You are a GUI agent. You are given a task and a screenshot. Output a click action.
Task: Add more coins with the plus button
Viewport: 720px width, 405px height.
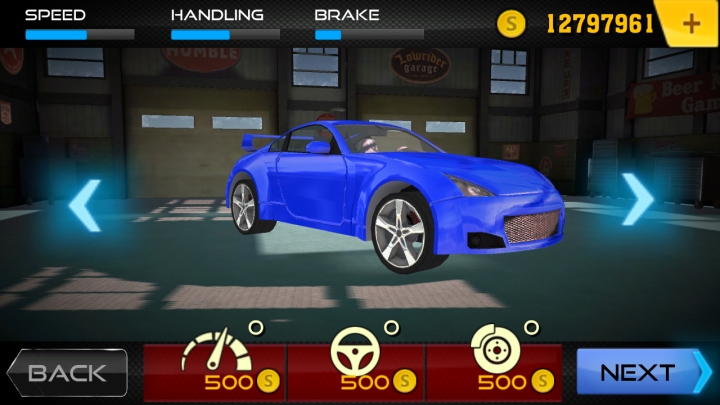(691, 23)
